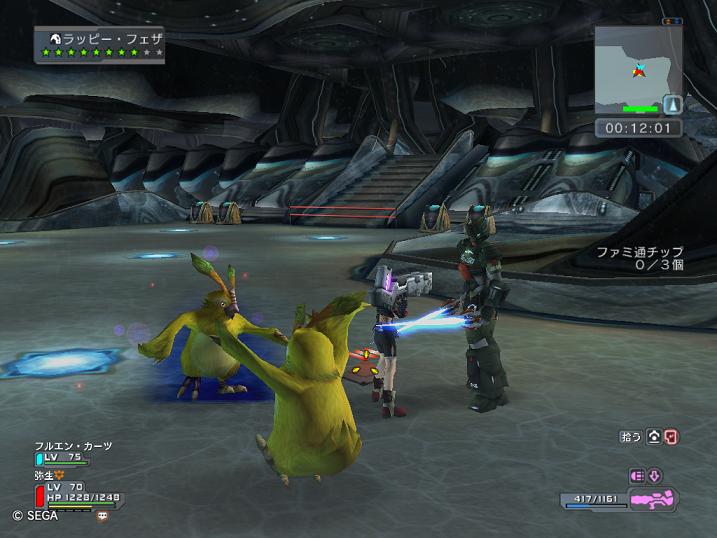
Task: Click the chat bubble icon
Action: (102, 516)
